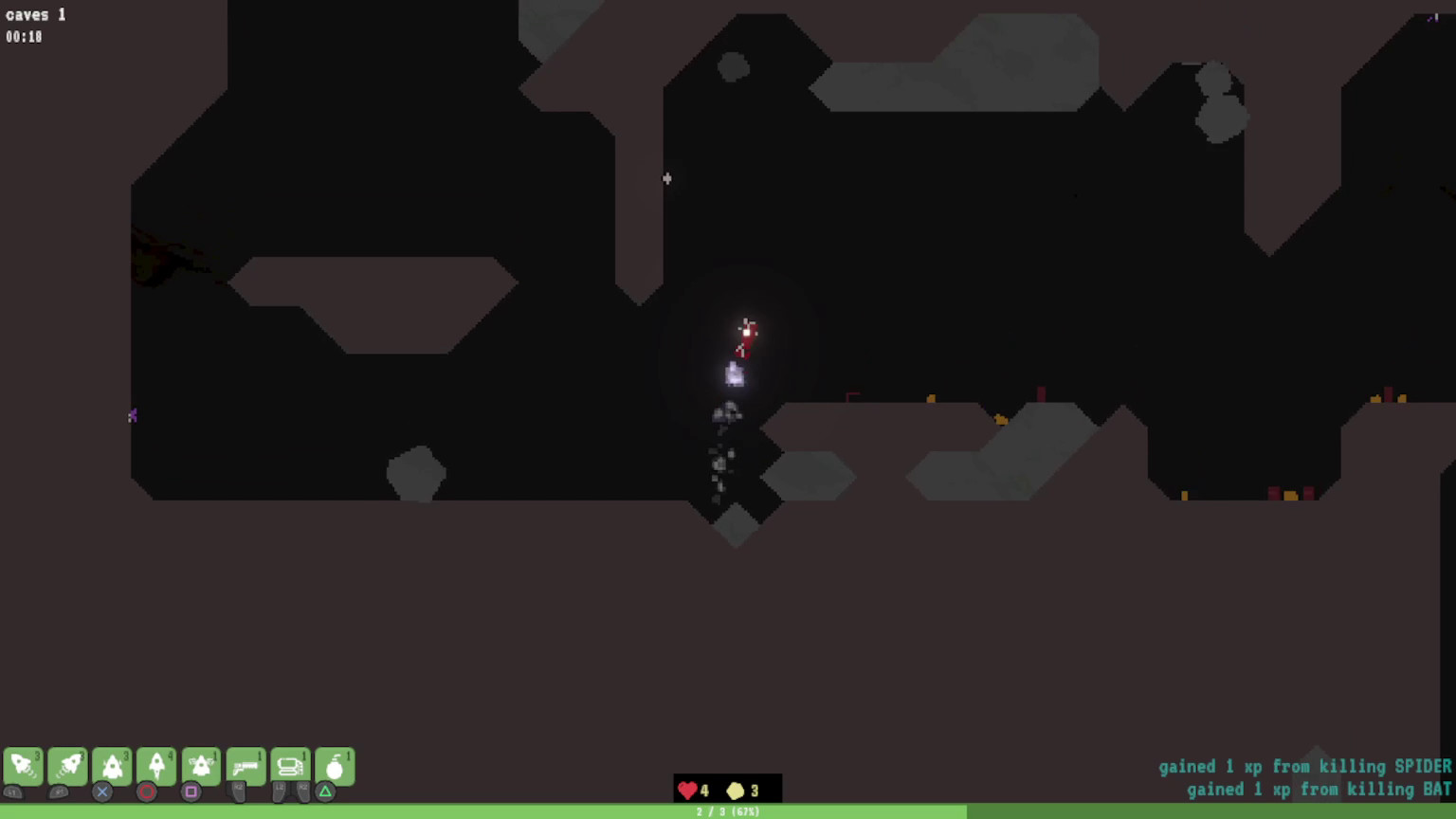
Task: Select the rocket hotbar slot with count 4
Action: 155,764
